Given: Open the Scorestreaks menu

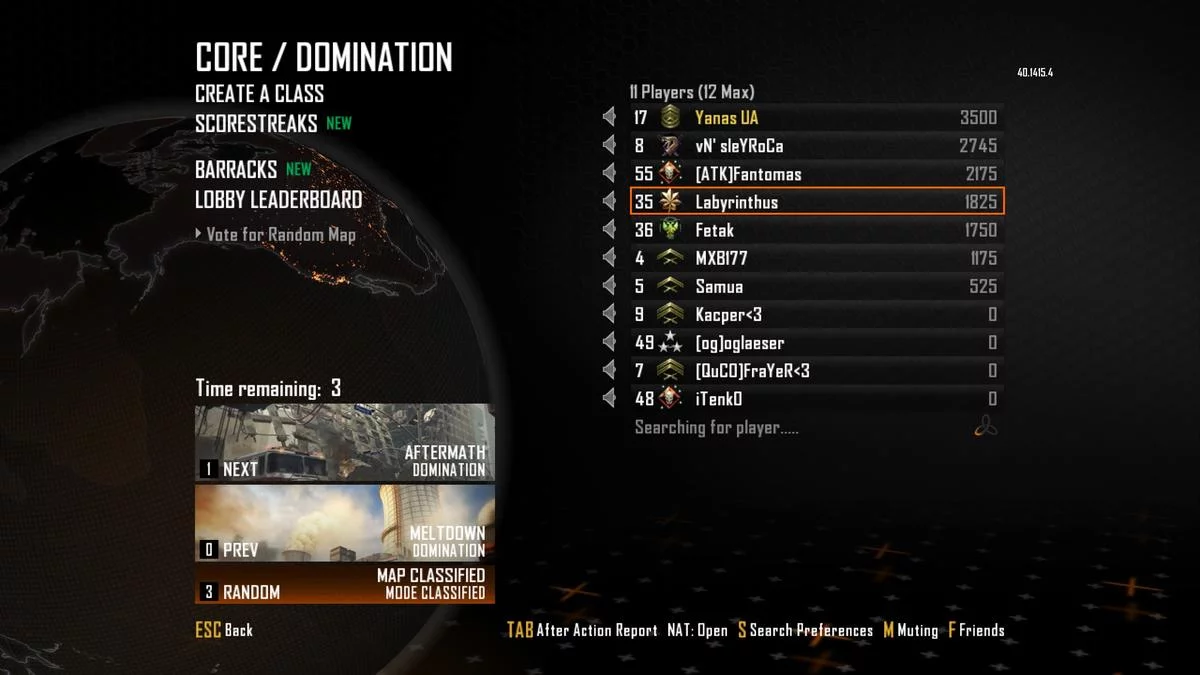Looking at the screenshot, I should (256, 124).
